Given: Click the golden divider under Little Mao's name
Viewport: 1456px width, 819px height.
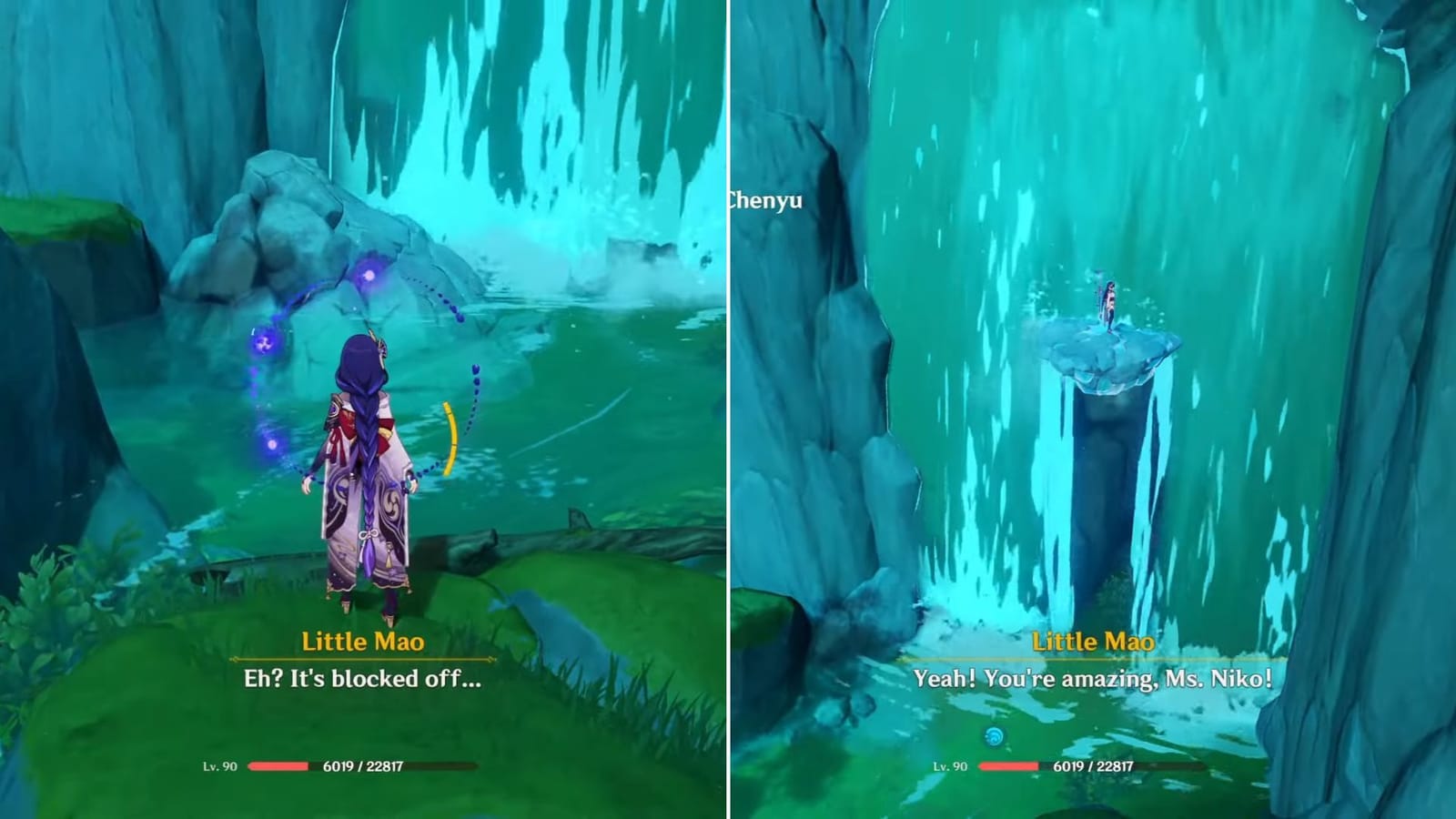Looking at the screenshot, I should coord(361,658).
